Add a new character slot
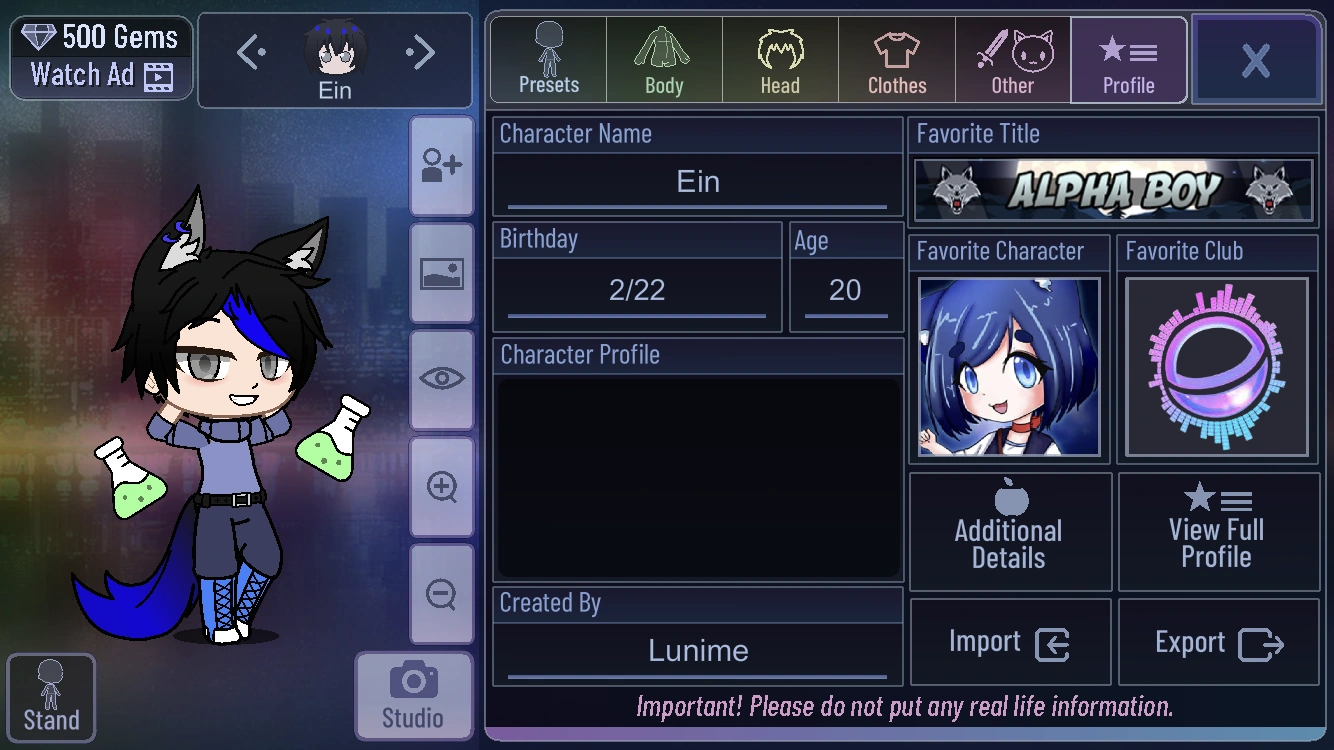 pyautogui.click(x=441, y=163)
